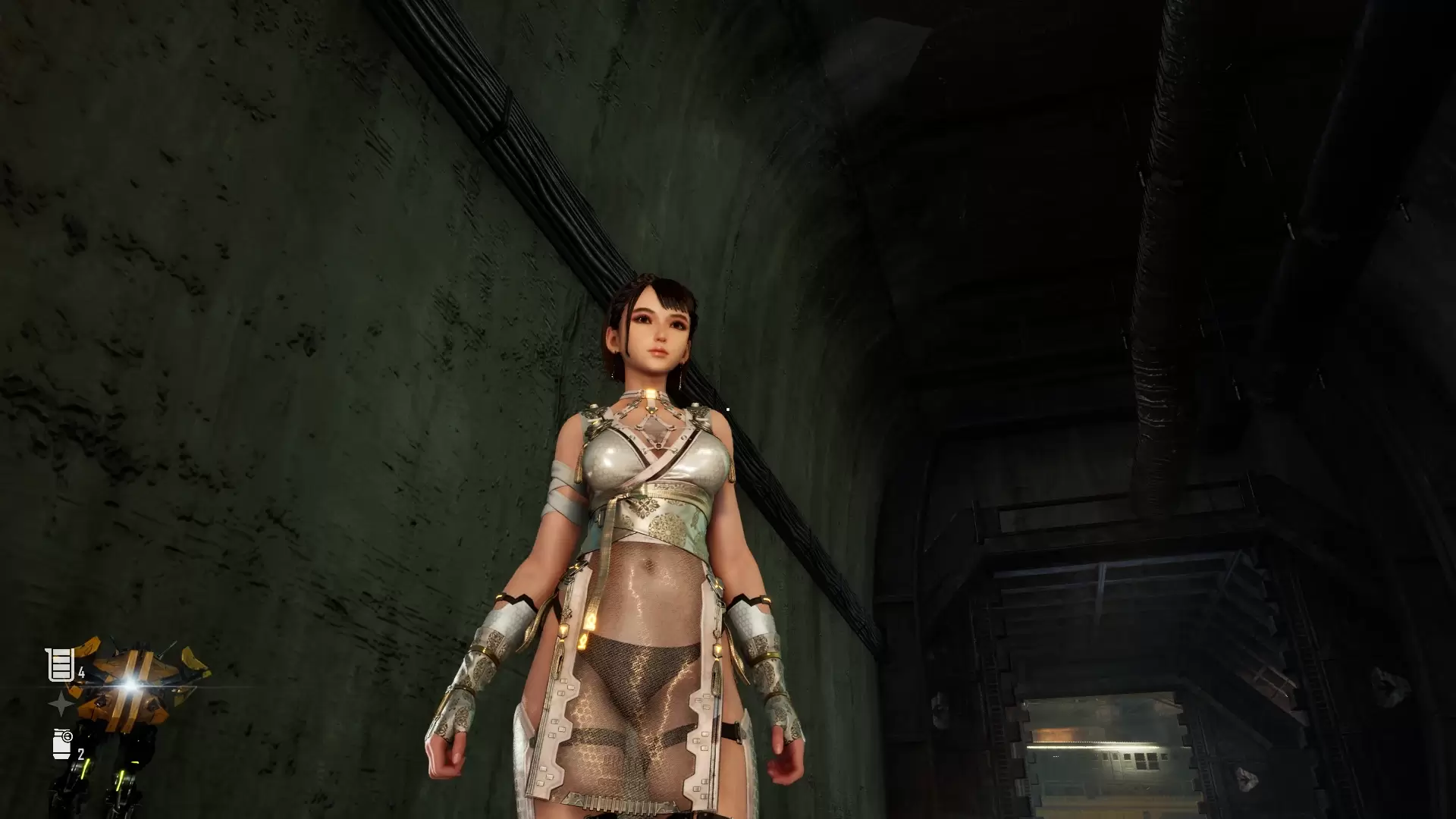Select Eve's face to inspect the character
Screen dimensions: 1456x819
coord(658,330)
